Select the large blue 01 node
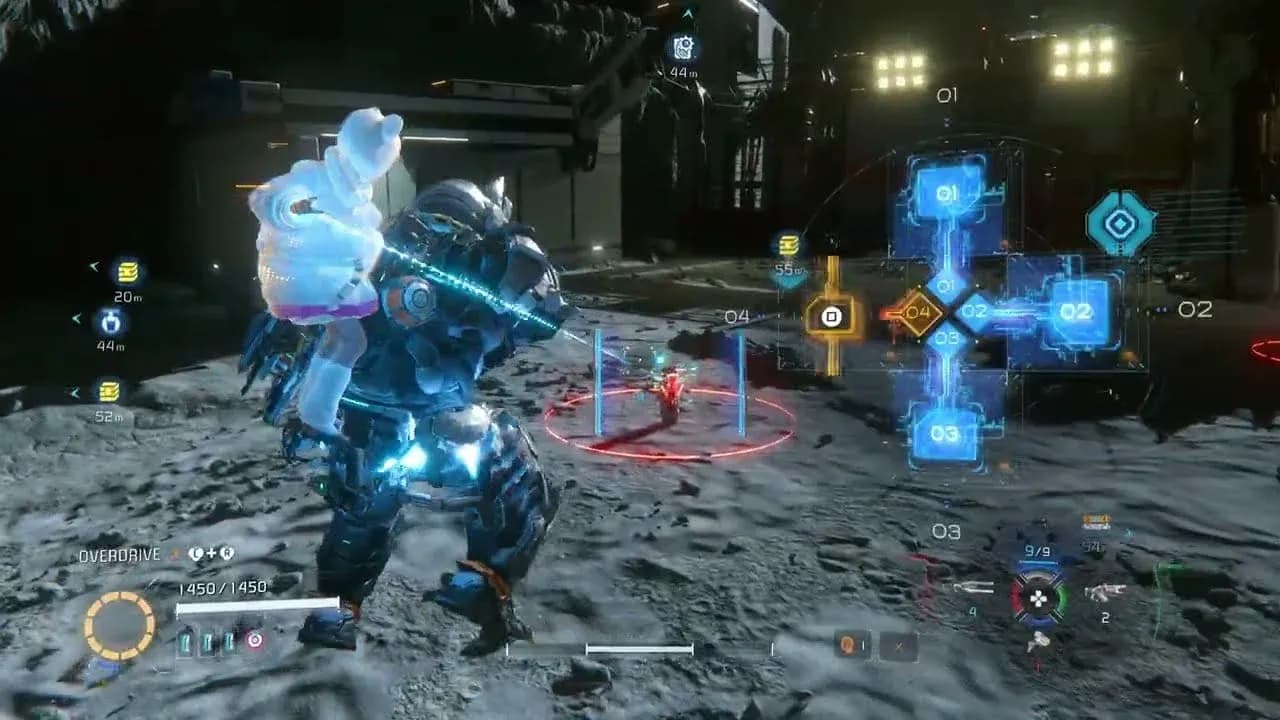This screenshot has height=720, width=1280. 948,192
